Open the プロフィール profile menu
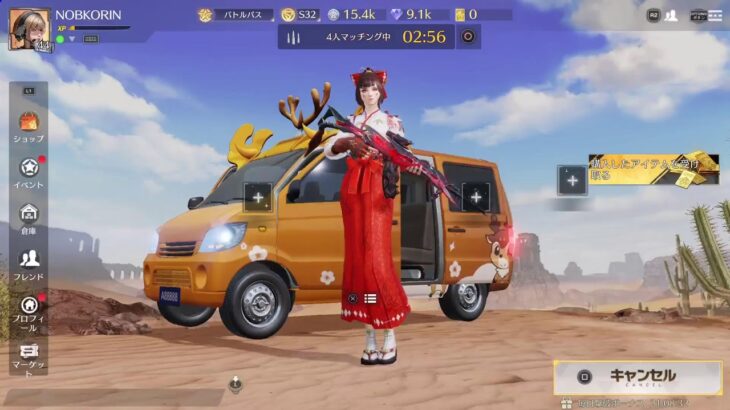This screenshot has width=730, height=410. point(29,310)
